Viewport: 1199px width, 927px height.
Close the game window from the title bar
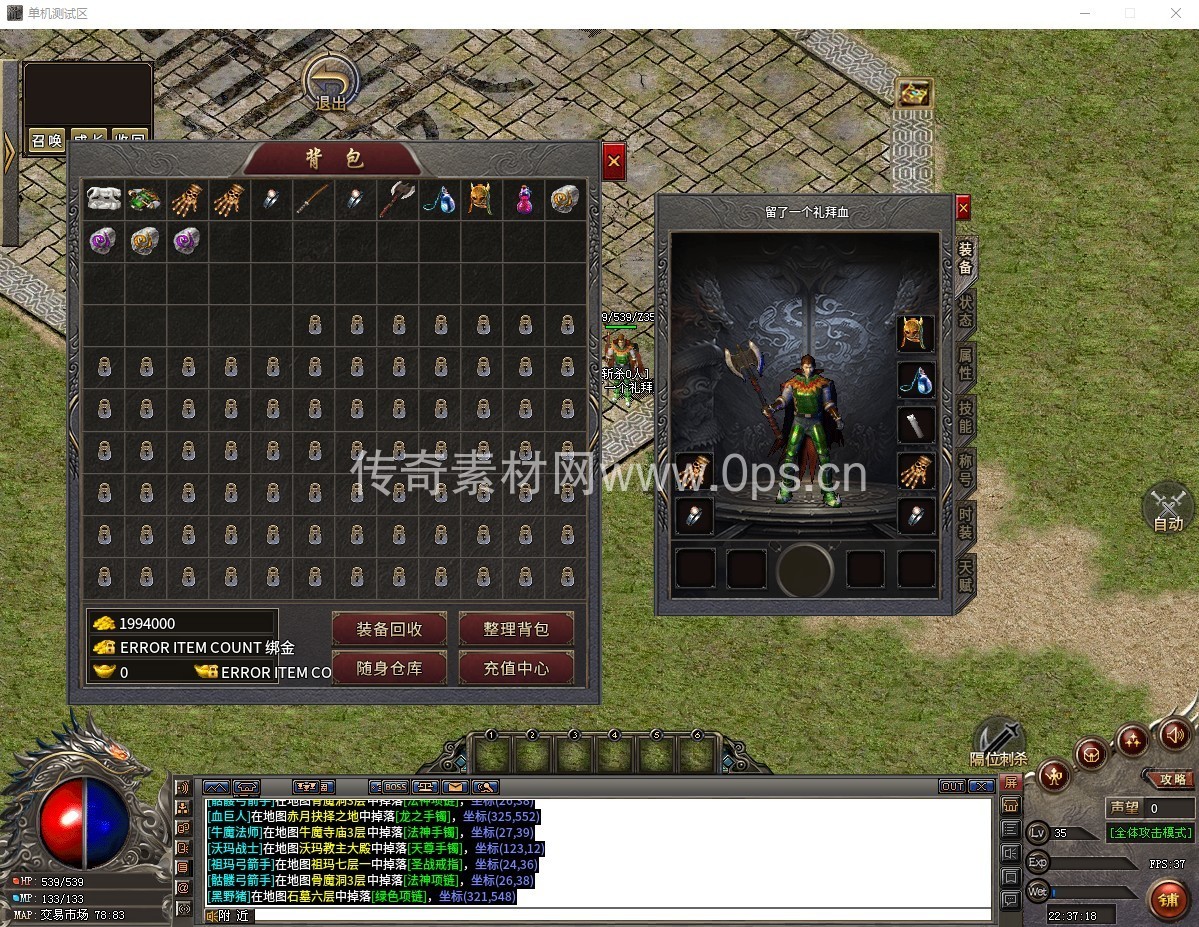[1176, 14]
